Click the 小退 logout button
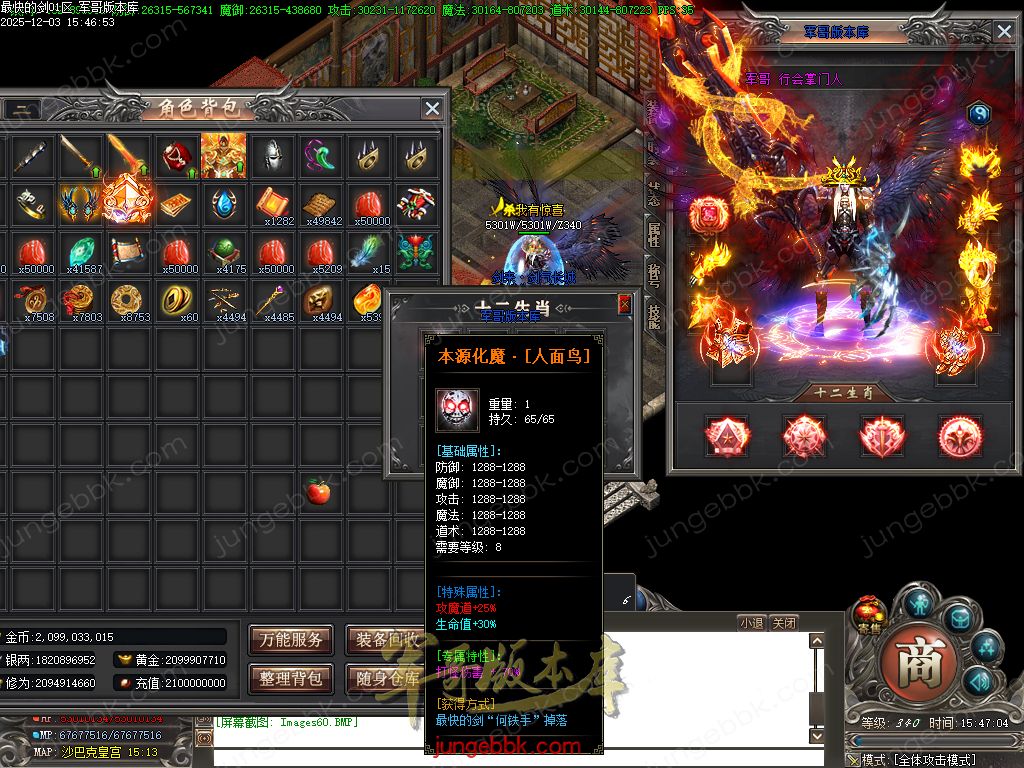 pyautogui.click(x=752, y=623)
